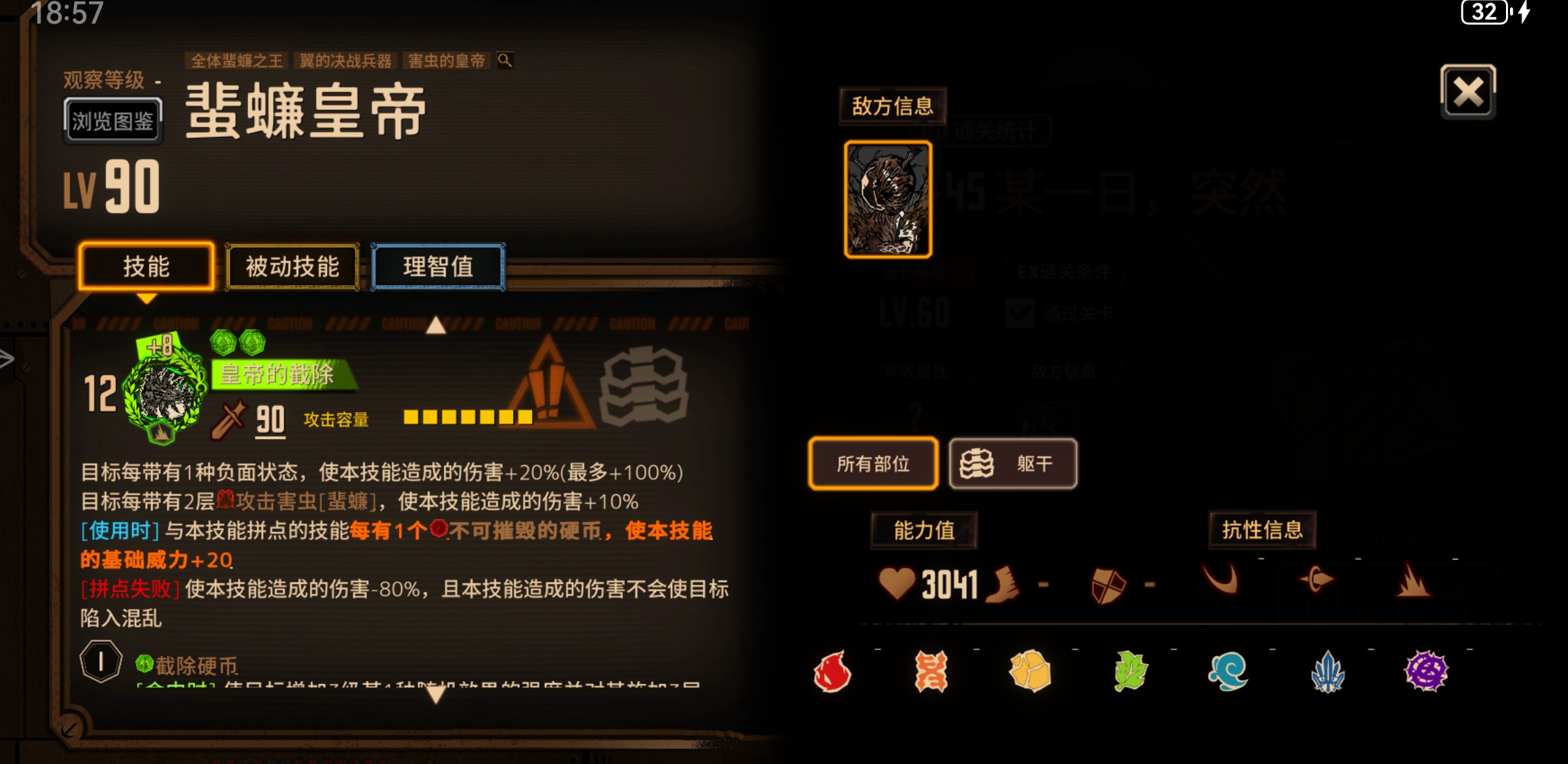Switch to the 被动技能 tab

291,267
